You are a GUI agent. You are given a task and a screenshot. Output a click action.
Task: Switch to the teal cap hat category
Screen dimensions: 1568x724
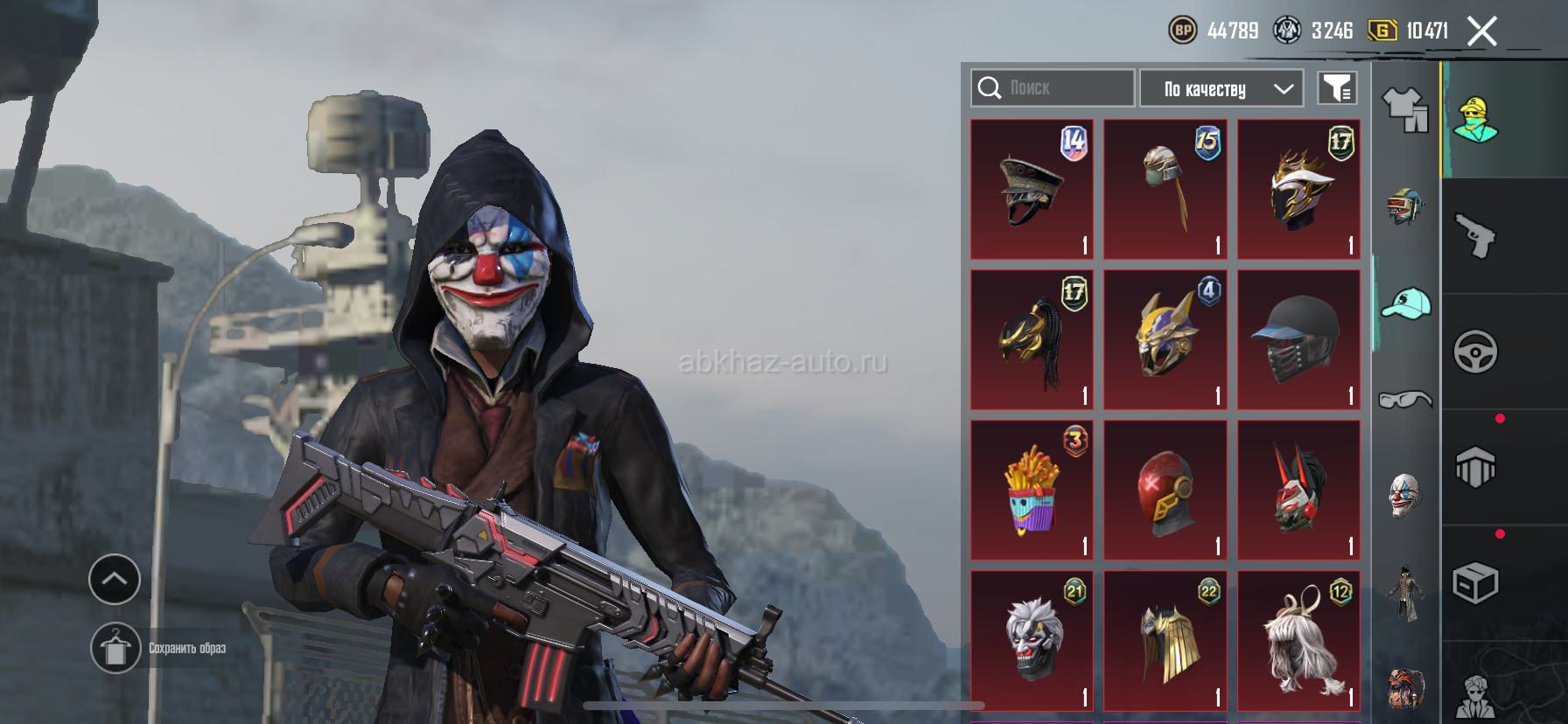(x=1405, y=303)
